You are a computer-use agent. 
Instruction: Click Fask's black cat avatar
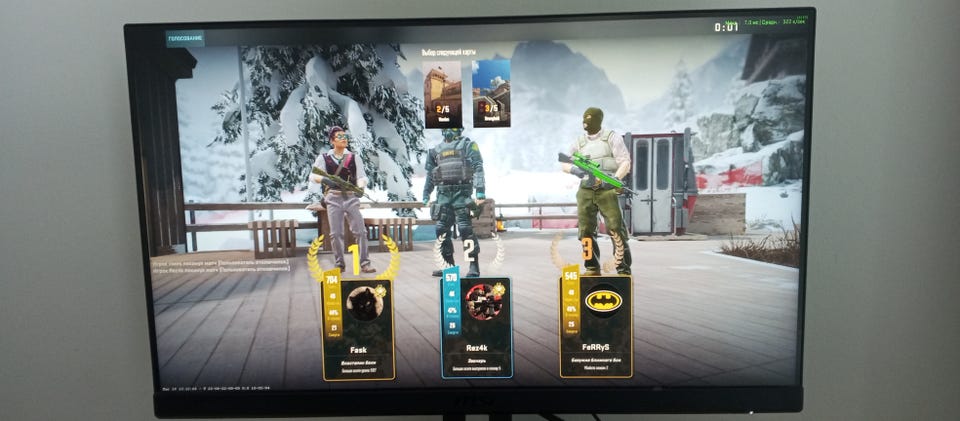click(x=365, y=302)
